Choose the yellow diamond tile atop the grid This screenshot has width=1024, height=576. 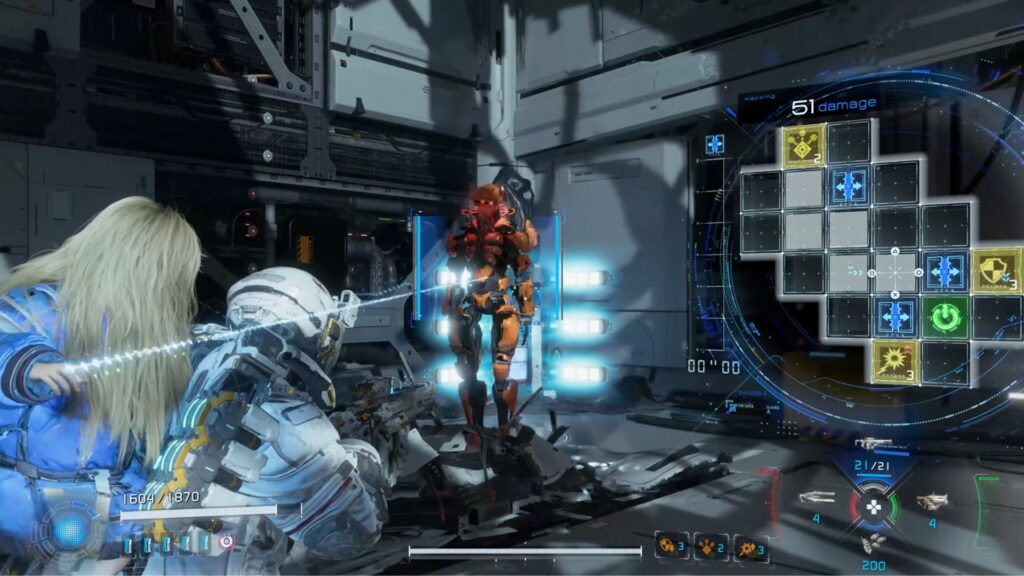point(802,144)
